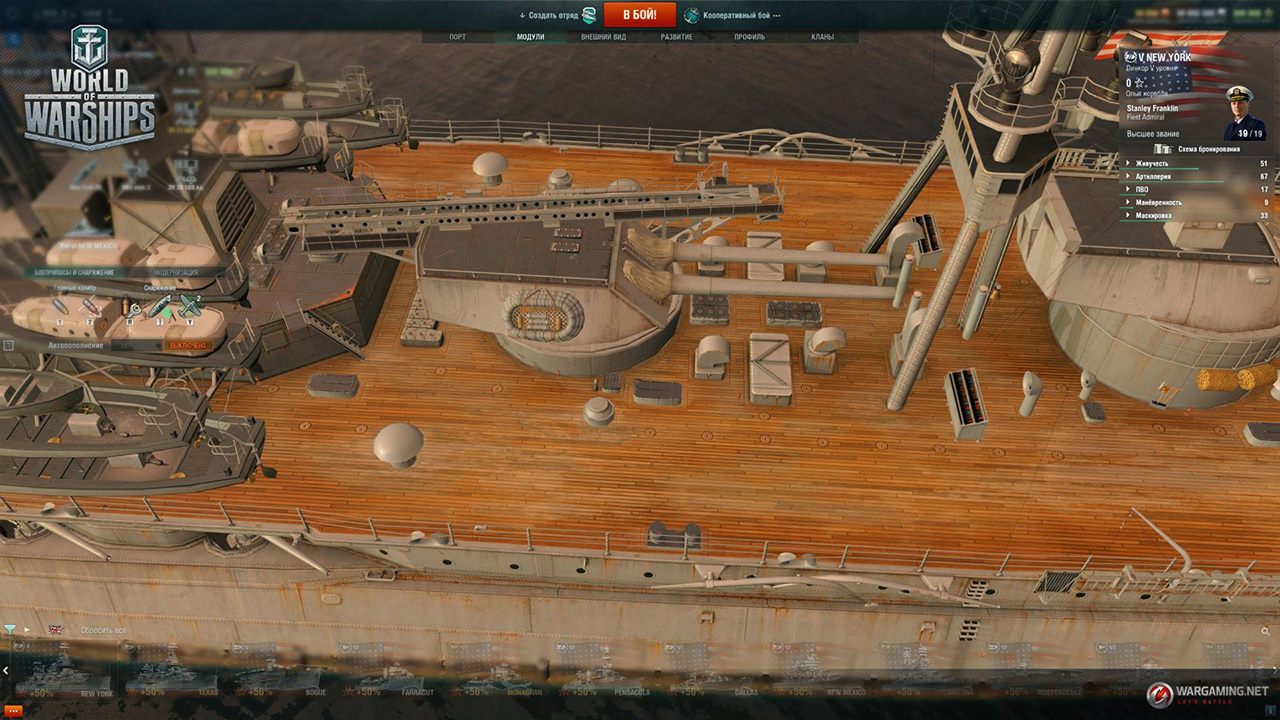Go to the ВНЕШНИЙ ВИД tab
1280x720 pixels.
pos(603,37)
